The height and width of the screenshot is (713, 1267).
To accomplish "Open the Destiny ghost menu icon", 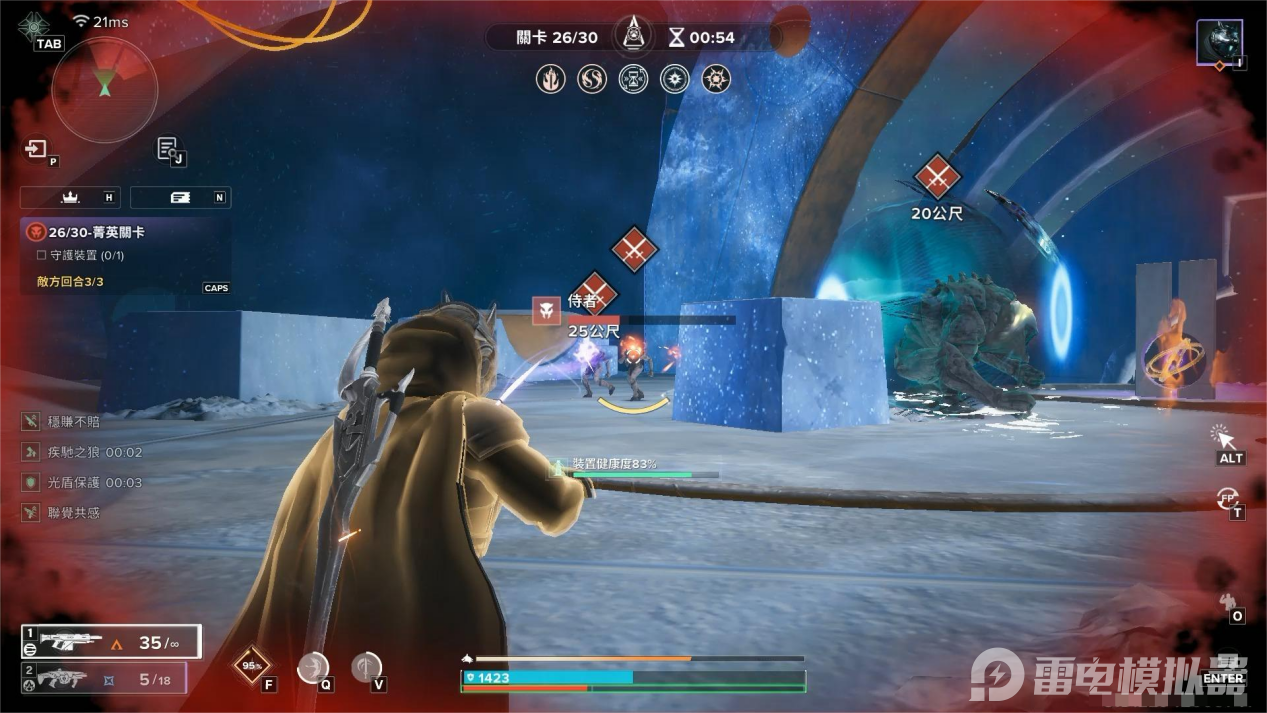I will point(35,25).
